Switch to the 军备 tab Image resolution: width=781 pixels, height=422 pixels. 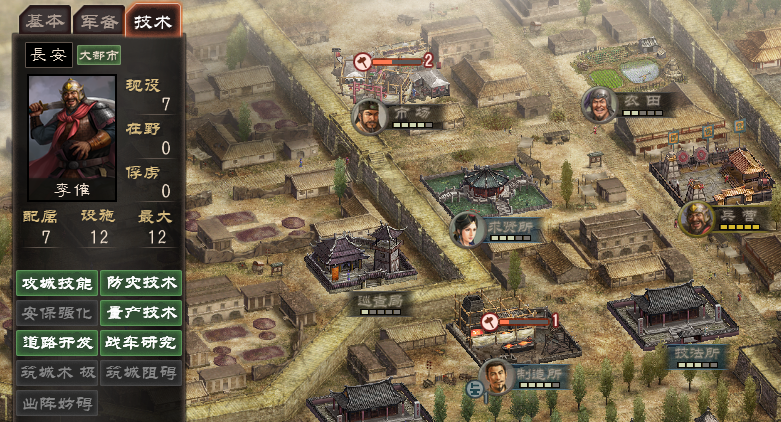click(x=98, y=20)
